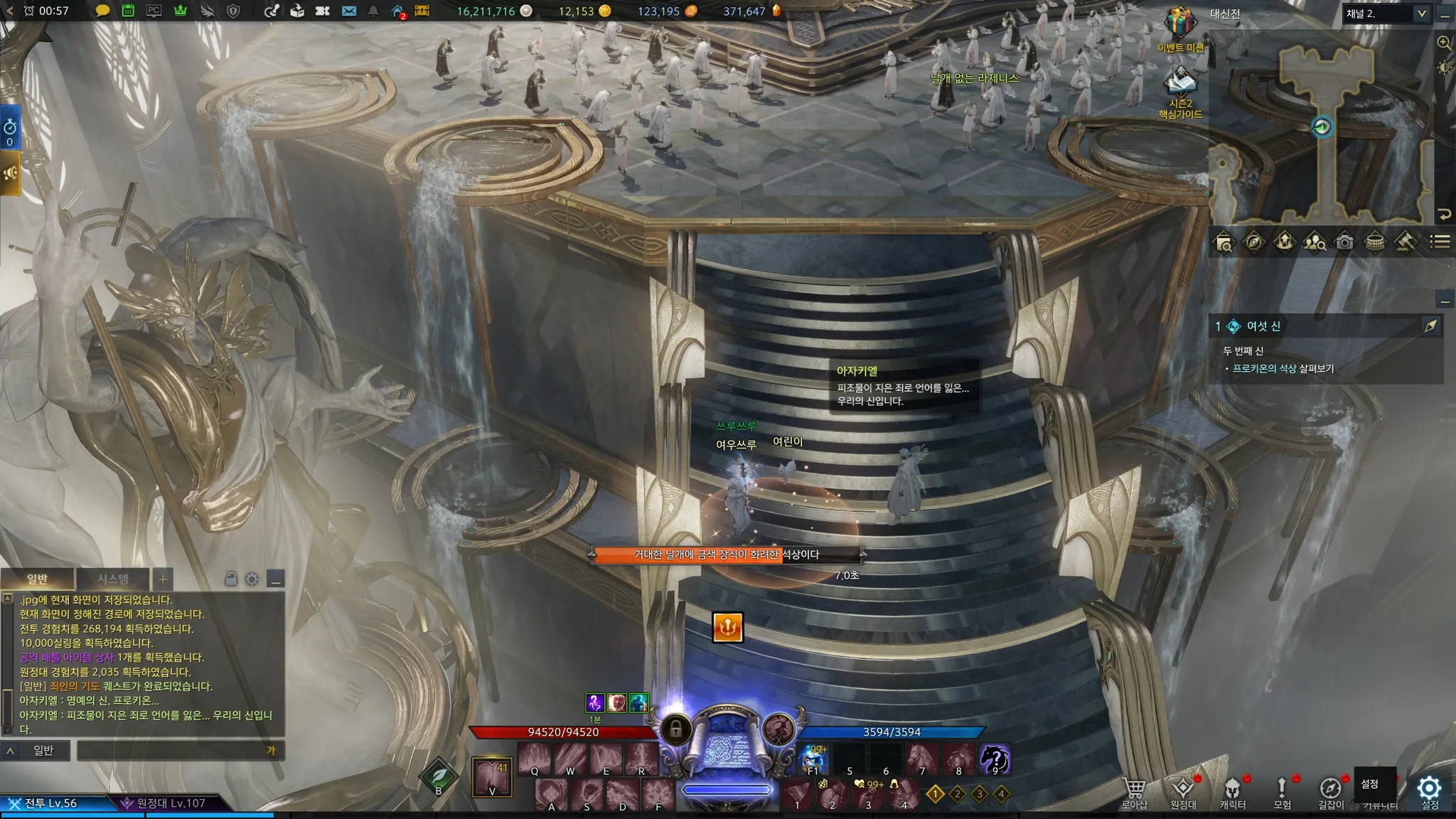Open the 로아샵 shop menu
The height and width of the screenshot is (819, 1456).
pos(1134,792)
